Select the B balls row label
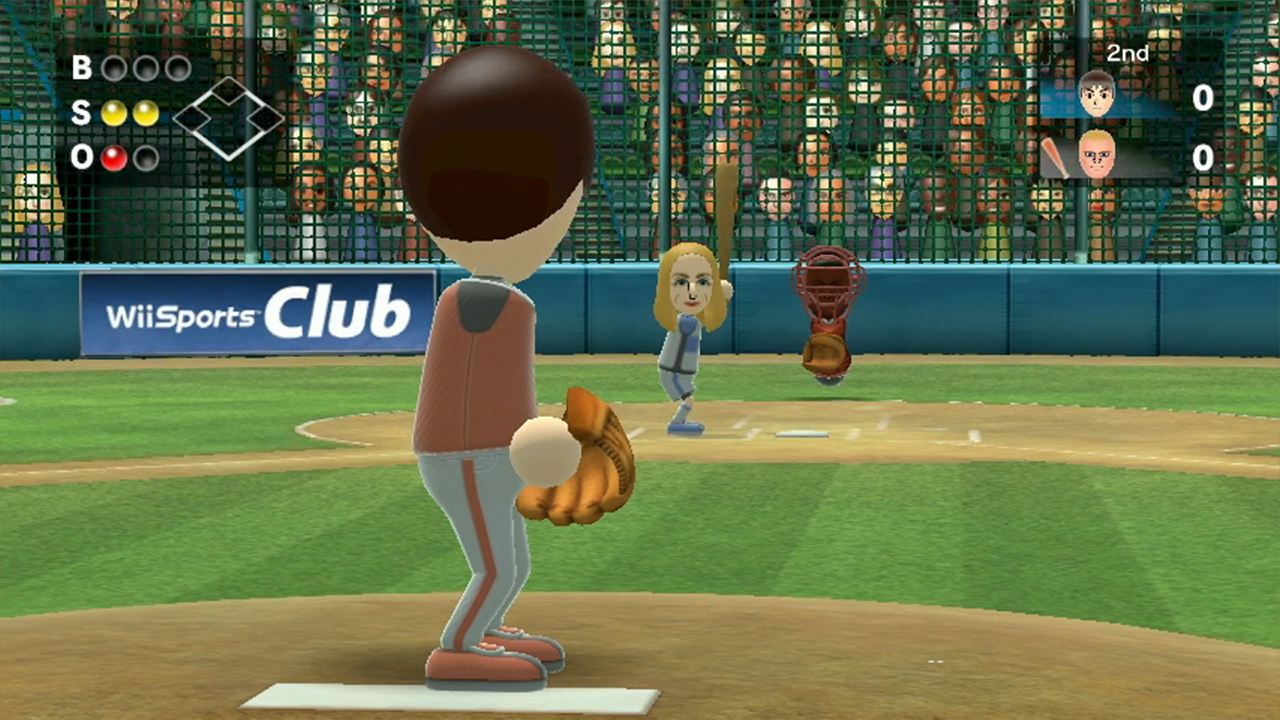Image resolution: width=1280 pixels, height=720 pixels. pos(82,68)
